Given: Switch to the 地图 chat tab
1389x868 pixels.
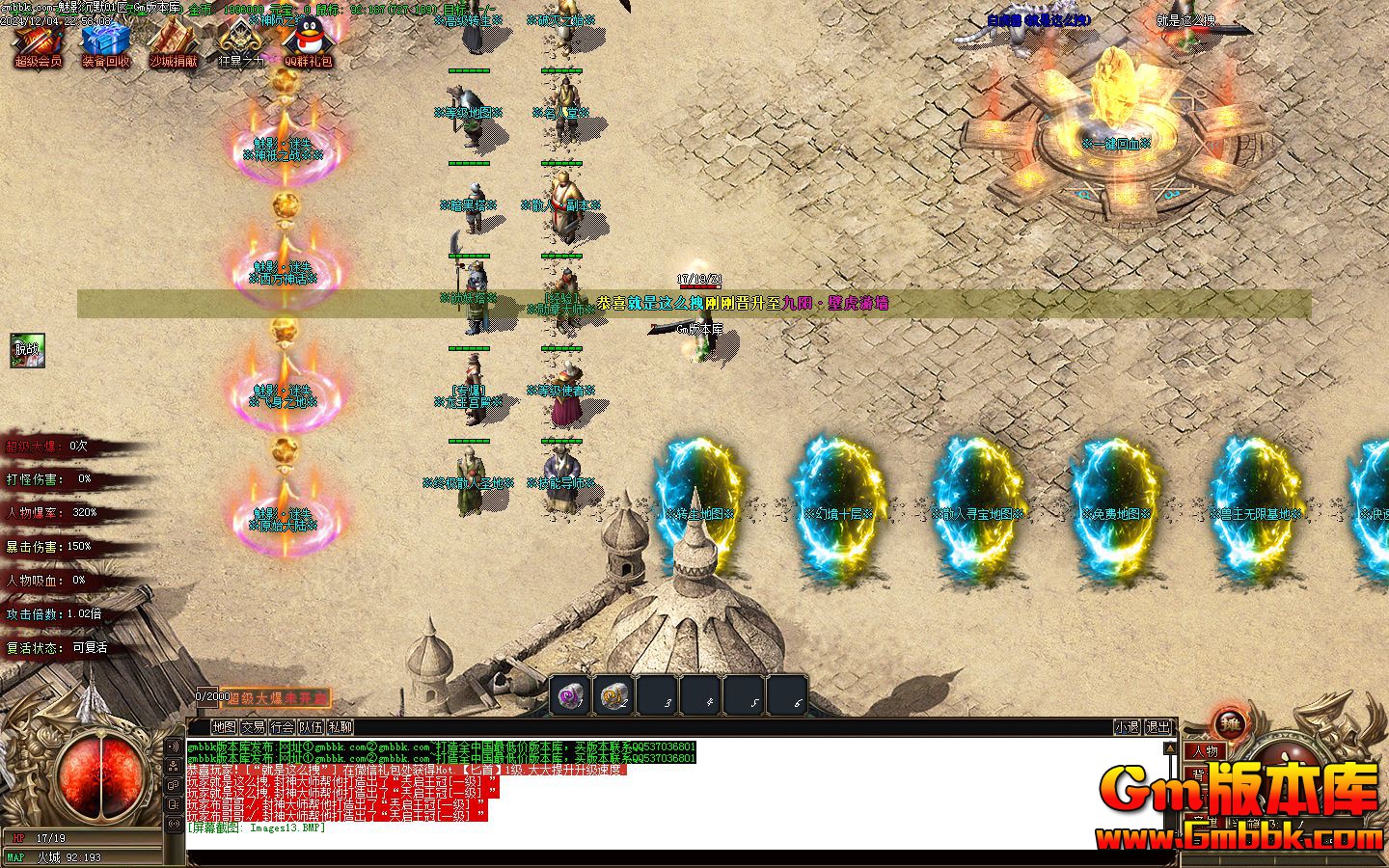Looking at the screenshot, I should (x=223, y=728).
